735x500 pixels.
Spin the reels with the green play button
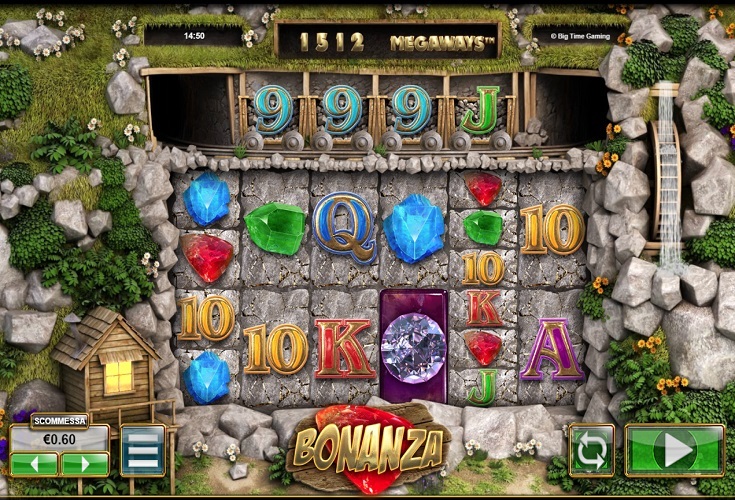click(x=674, y=450)
